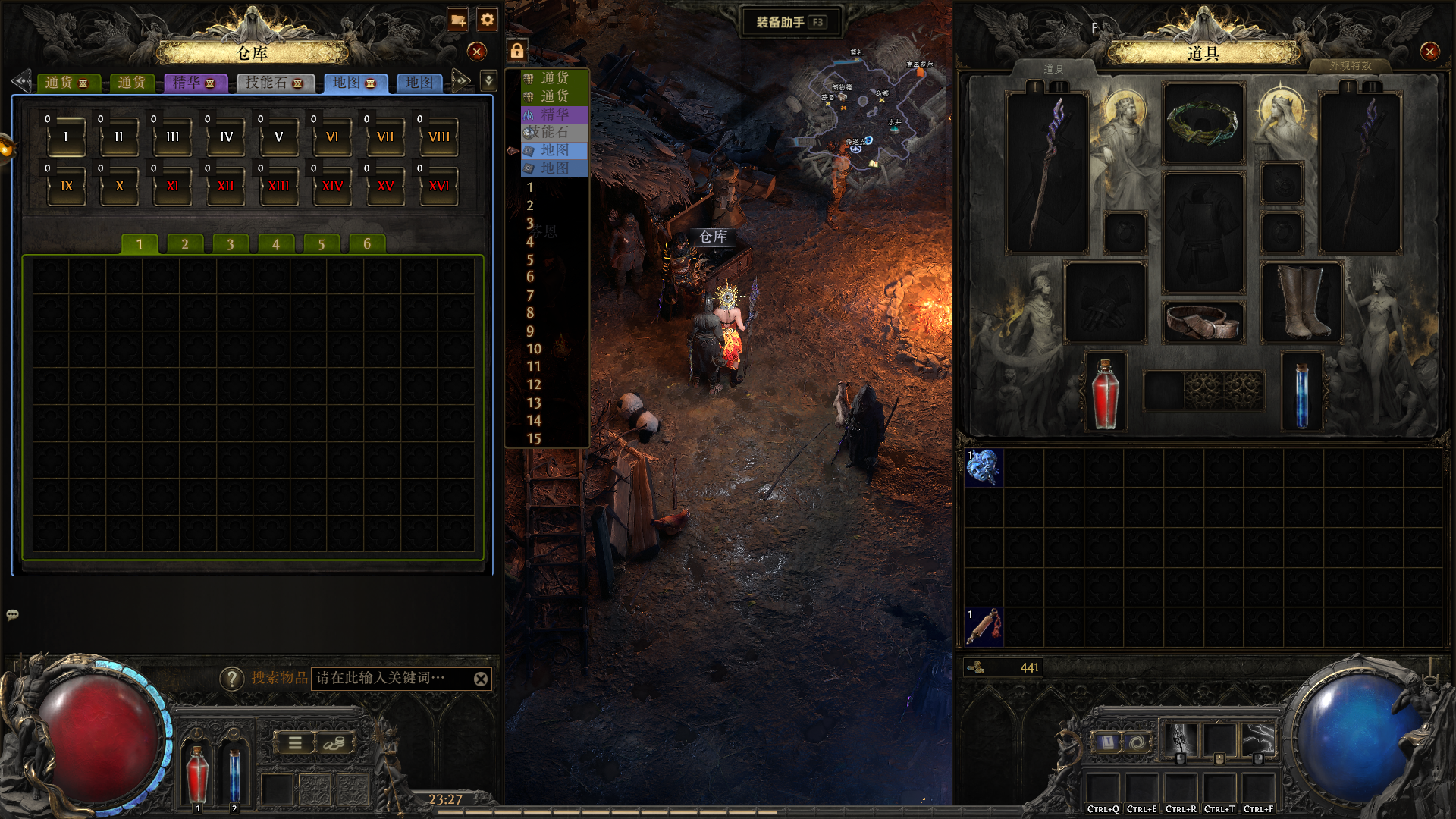Switch to the 精华 stash tab
The image size is (1456, 819).
coord(195,83)
